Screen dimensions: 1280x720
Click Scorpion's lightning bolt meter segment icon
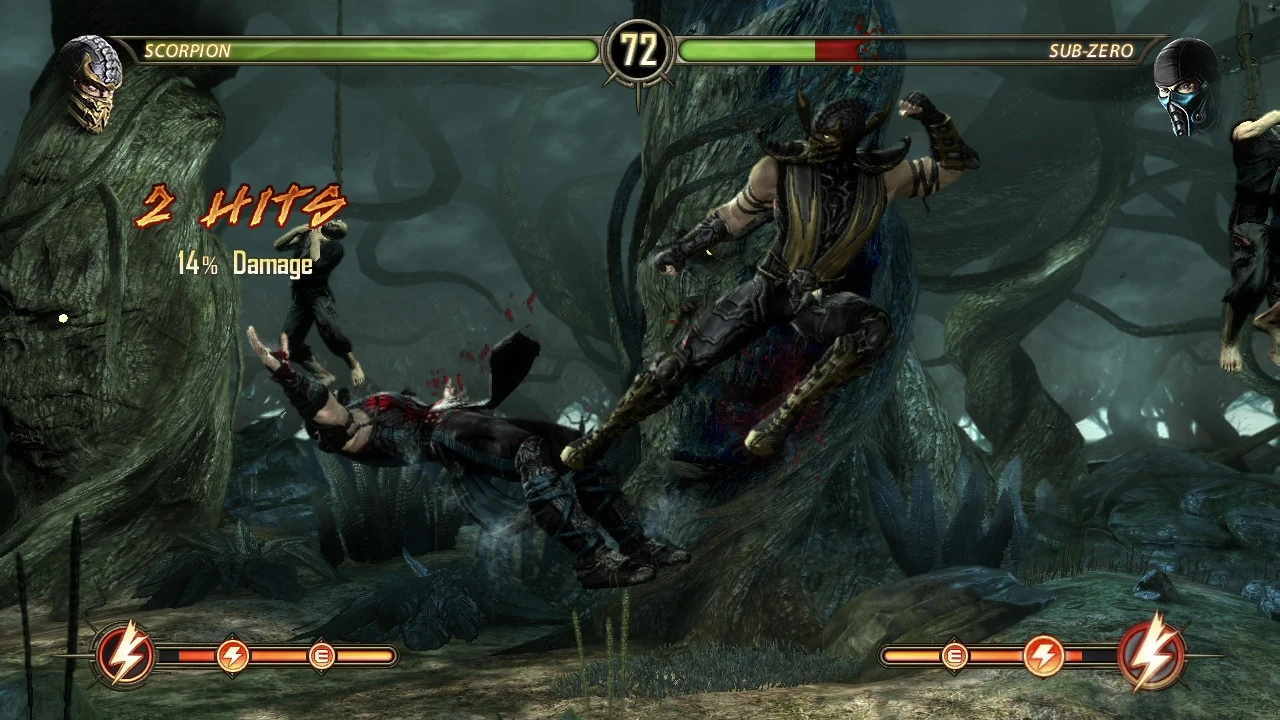232,655
